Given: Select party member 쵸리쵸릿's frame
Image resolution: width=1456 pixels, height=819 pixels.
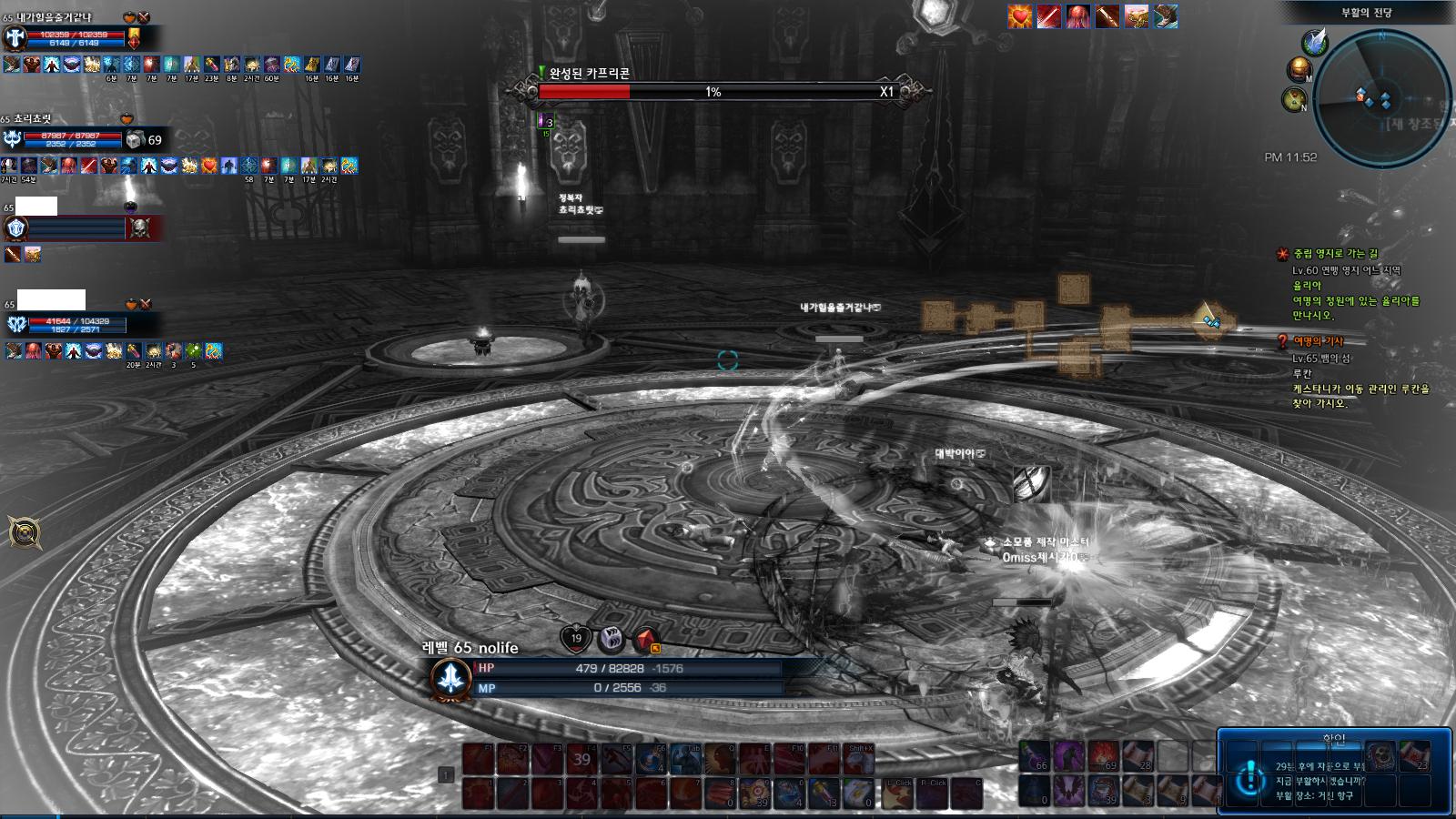Looking at the screenshot, I should click(x=73, y=139).
